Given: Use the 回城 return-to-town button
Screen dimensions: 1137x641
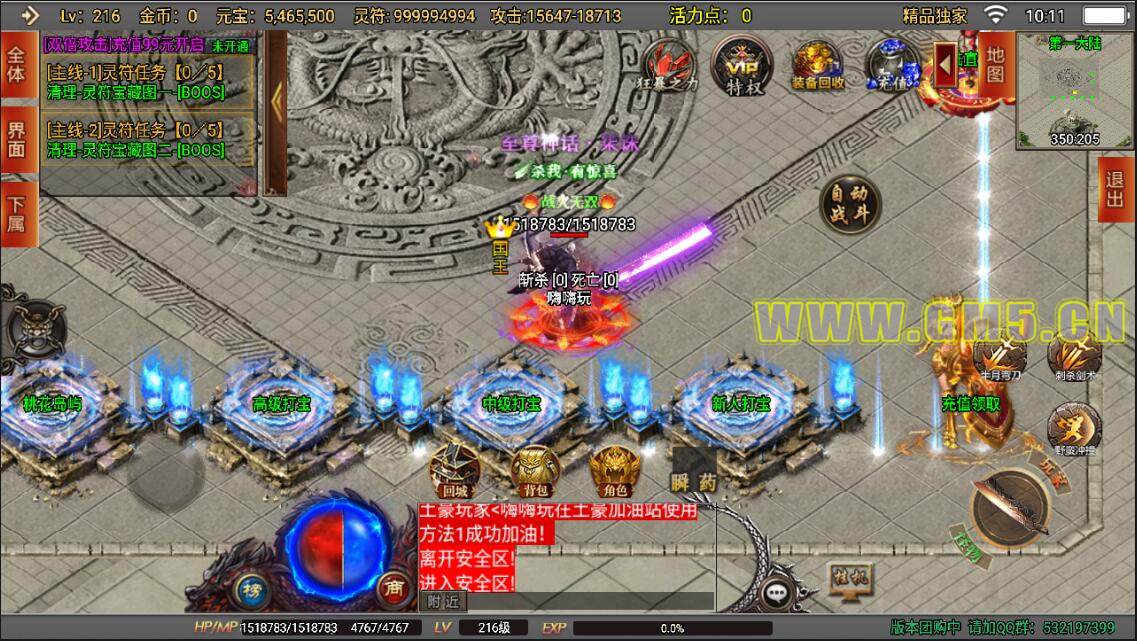Looking at the screenshot, I should coord(455,471).
